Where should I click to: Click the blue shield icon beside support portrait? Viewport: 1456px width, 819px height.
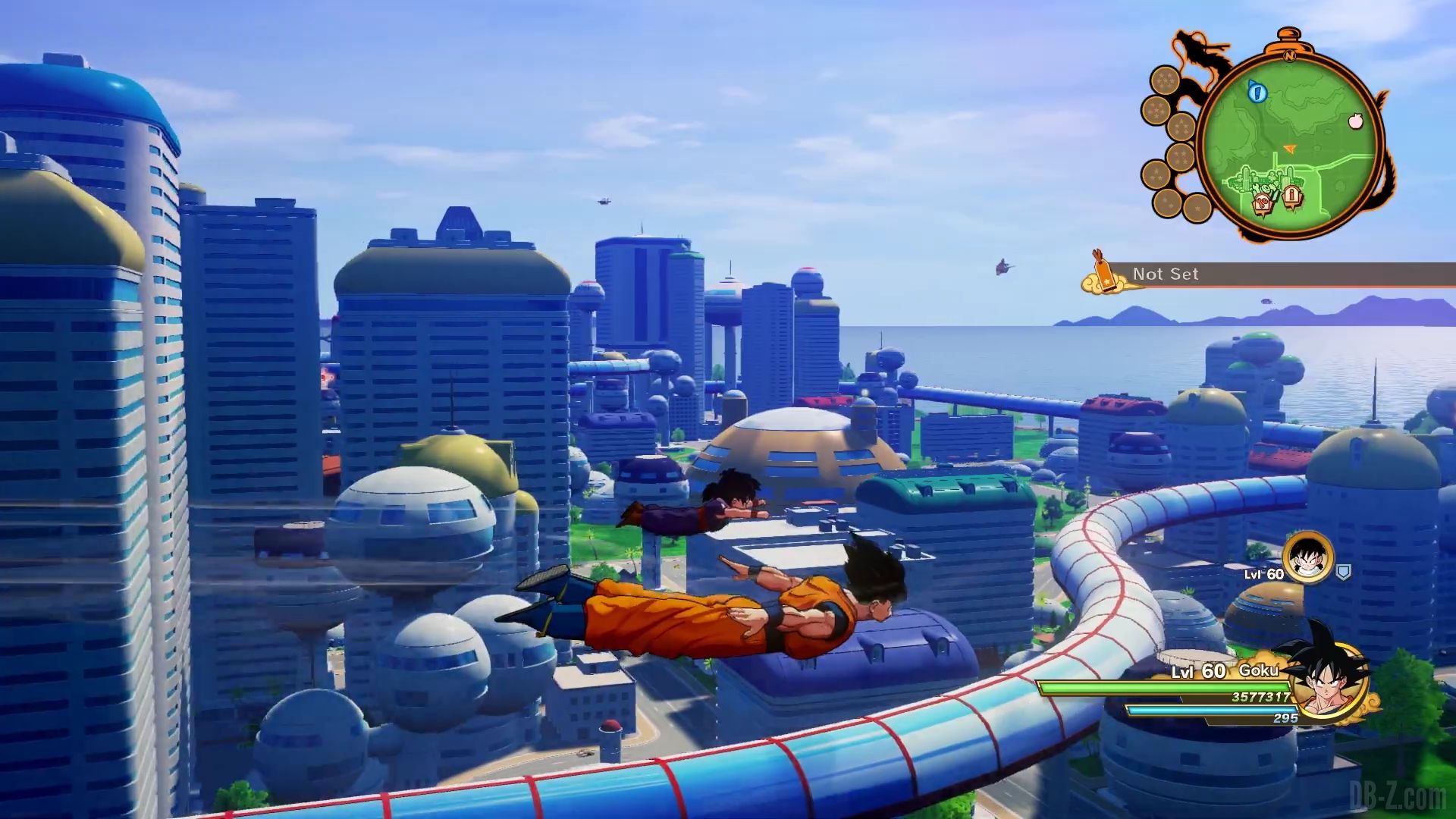pos(1343,571)
